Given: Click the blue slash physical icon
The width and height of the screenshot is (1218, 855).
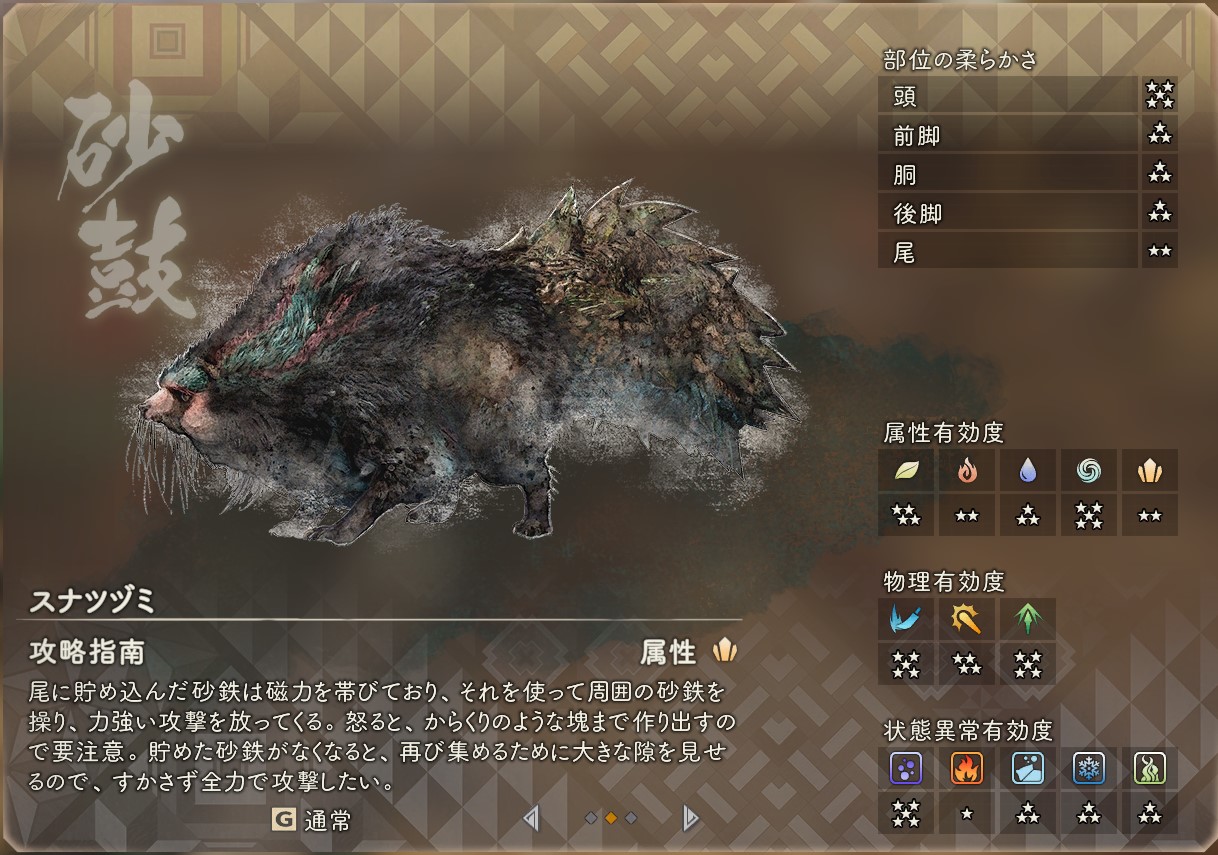Looking at the screenshot, I should 906,619.
